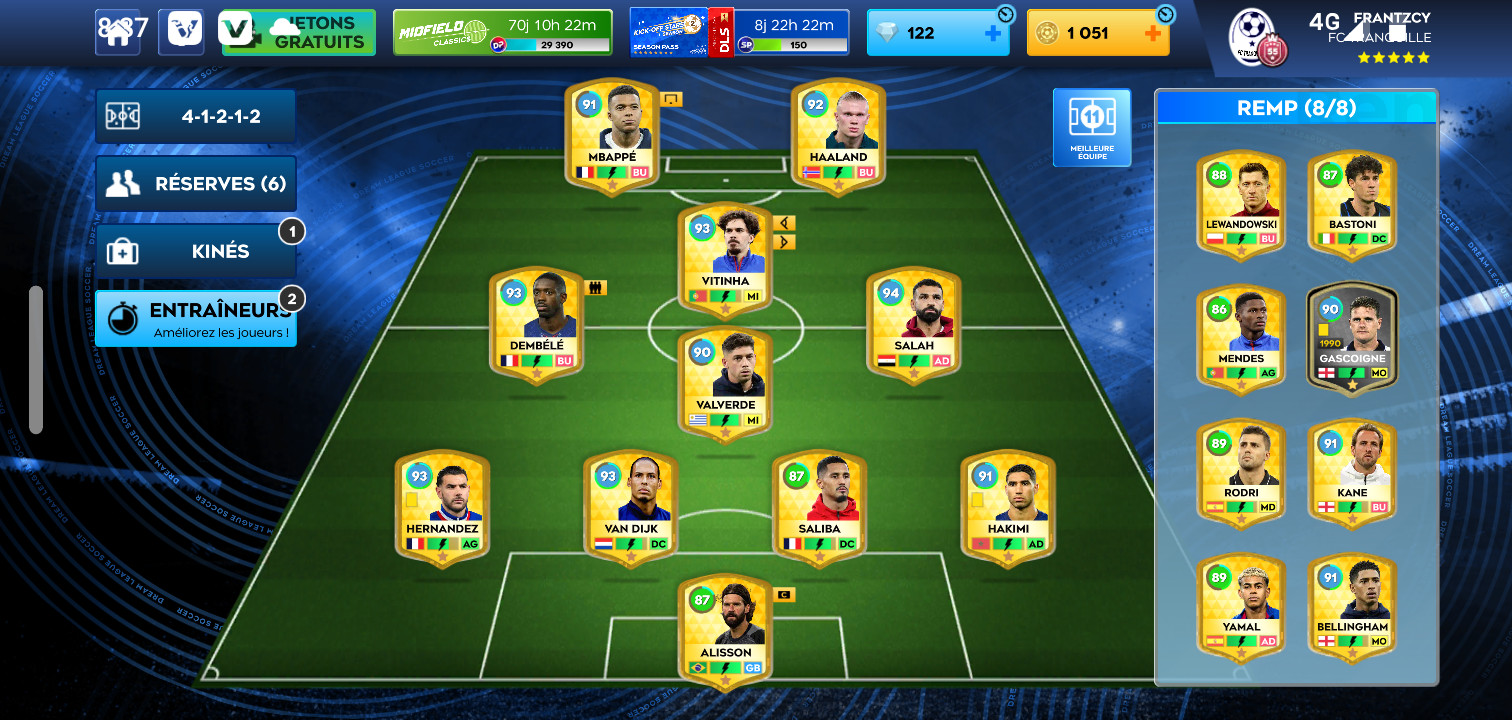
Task: Add more diamonds with the plus
Action: (993, 33)
